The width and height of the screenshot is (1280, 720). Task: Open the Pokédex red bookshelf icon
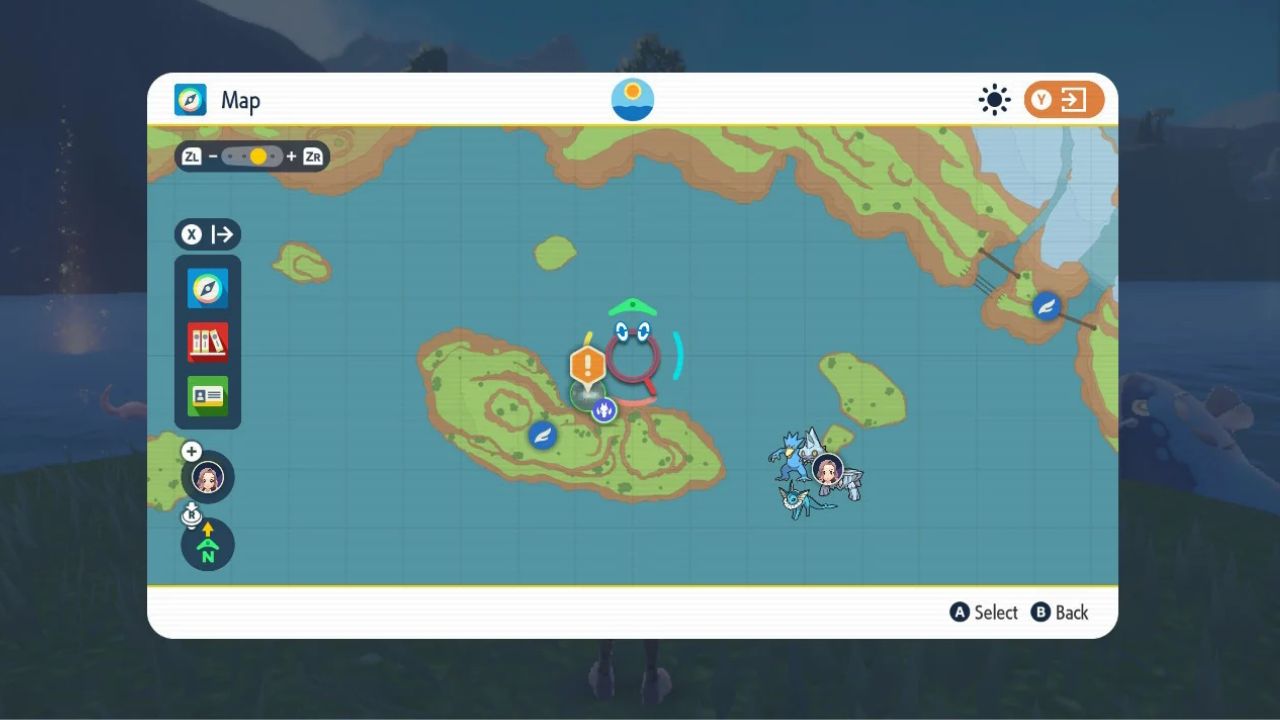pyautogui.click(x=208, y=343)
